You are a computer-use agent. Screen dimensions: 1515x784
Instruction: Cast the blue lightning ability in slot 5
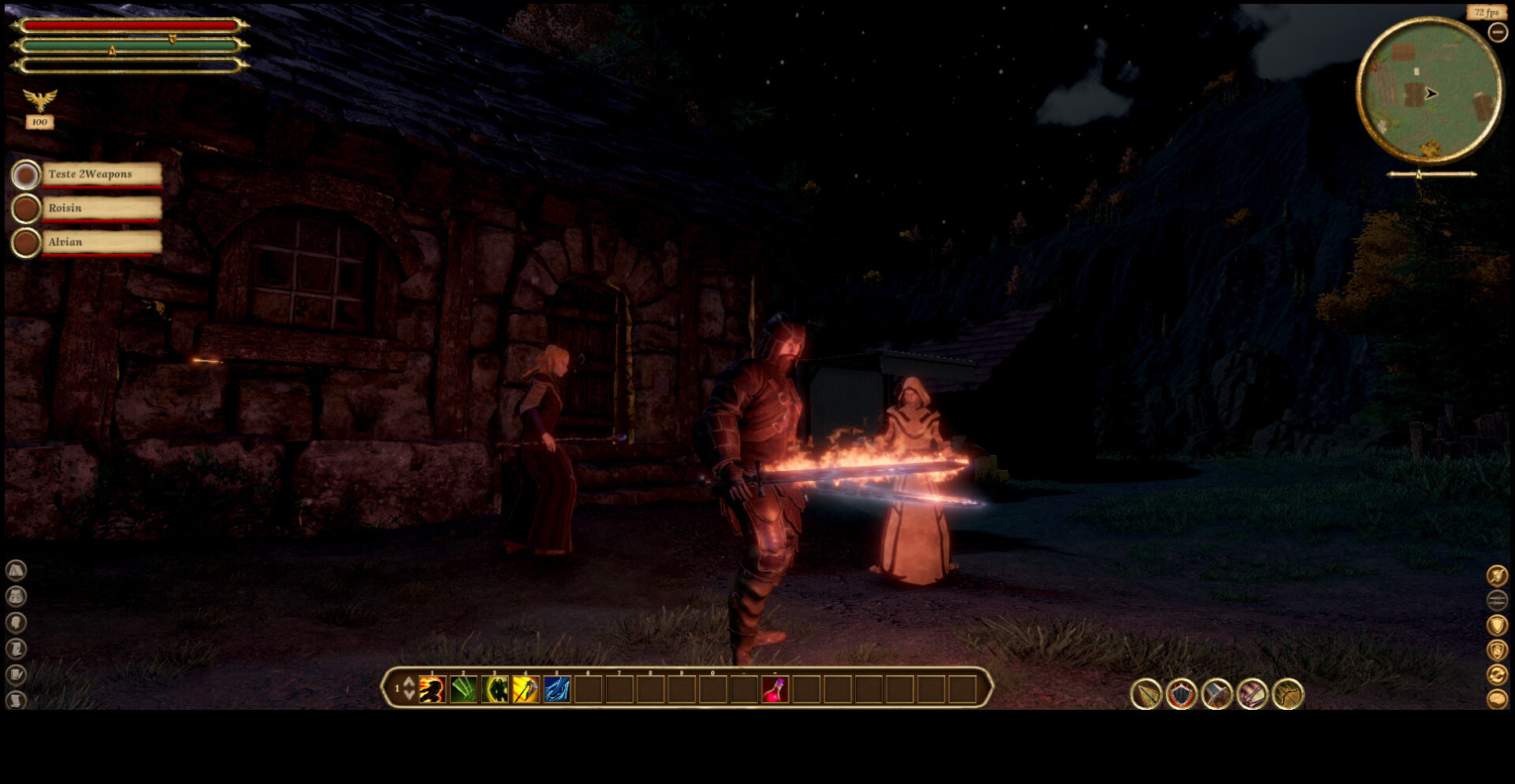[x=557, y=690]
